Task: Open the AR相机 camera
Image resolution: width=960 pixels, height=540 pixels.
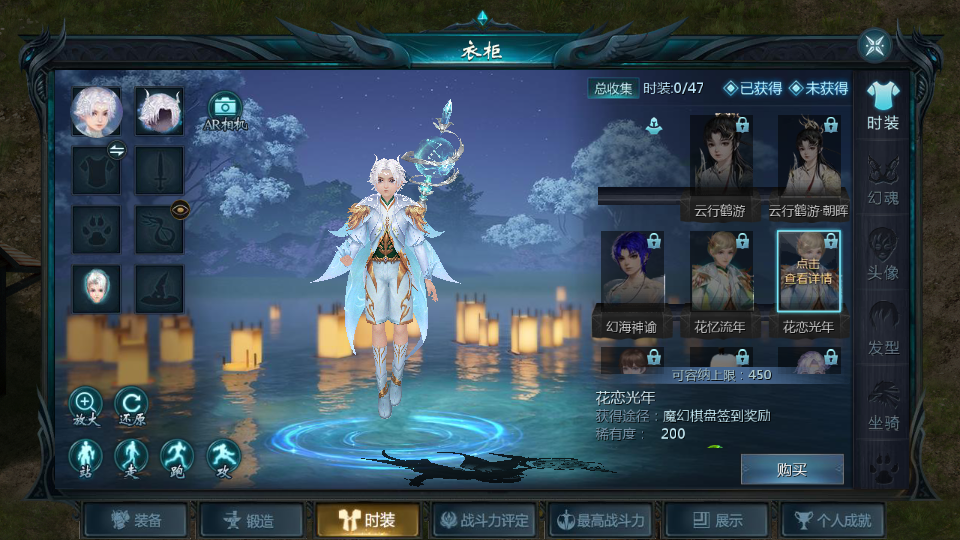Action: point(224,110)
